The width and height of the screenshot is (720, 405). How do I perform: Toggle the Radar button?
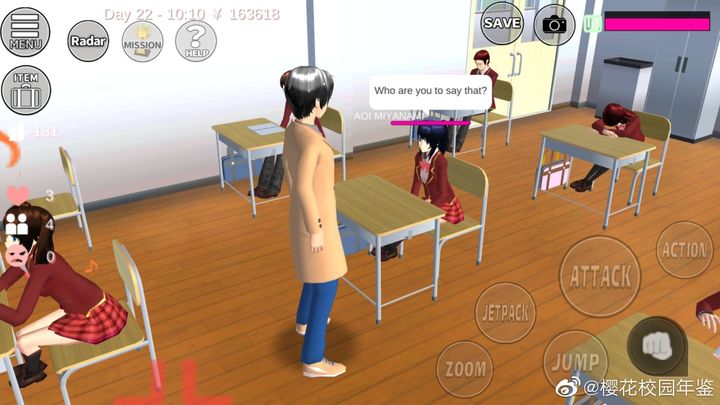pyautogui.click(x=88, y=41)
